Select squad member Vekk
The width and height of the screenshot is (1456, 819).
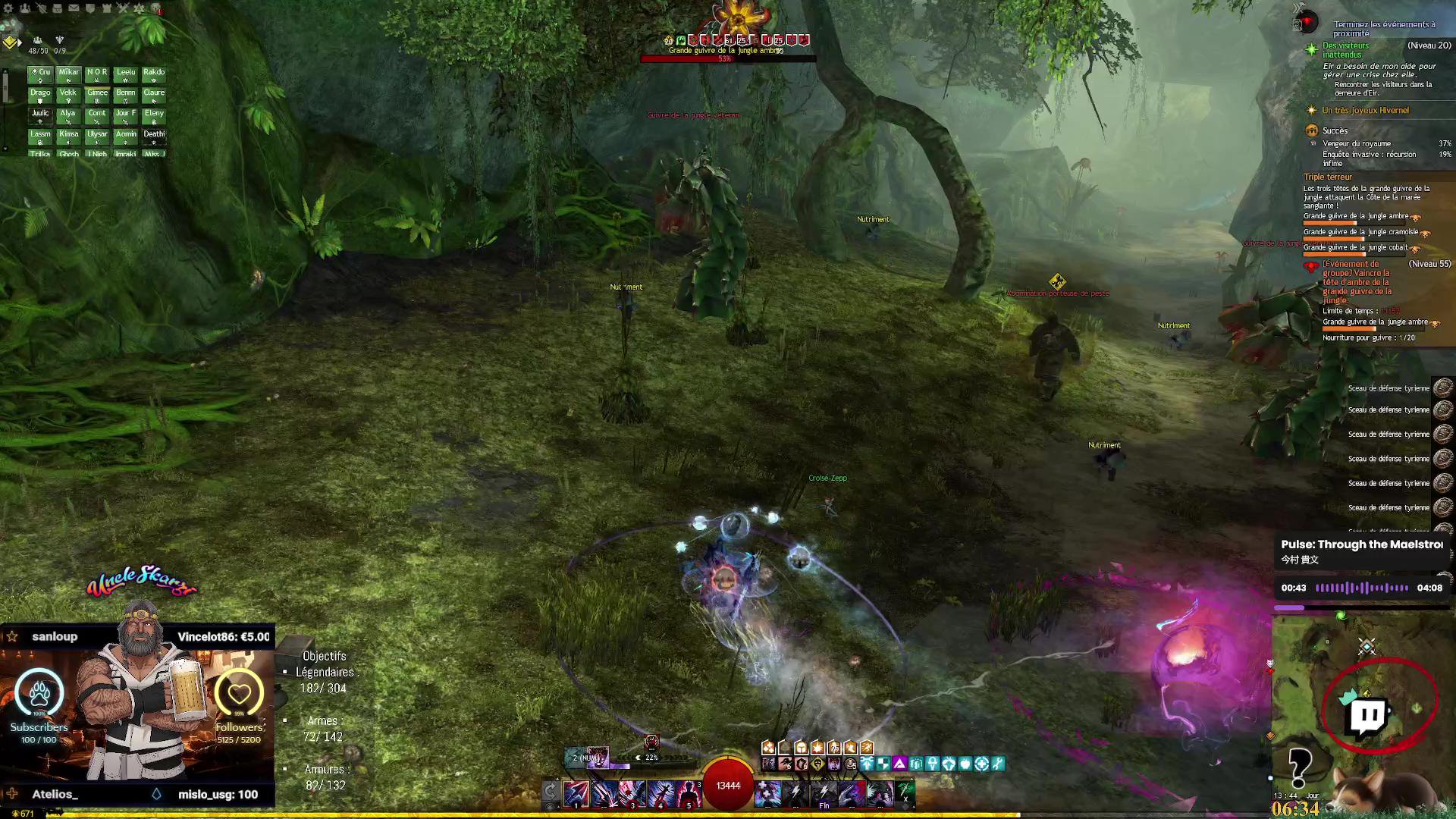(x=68, y=94)
